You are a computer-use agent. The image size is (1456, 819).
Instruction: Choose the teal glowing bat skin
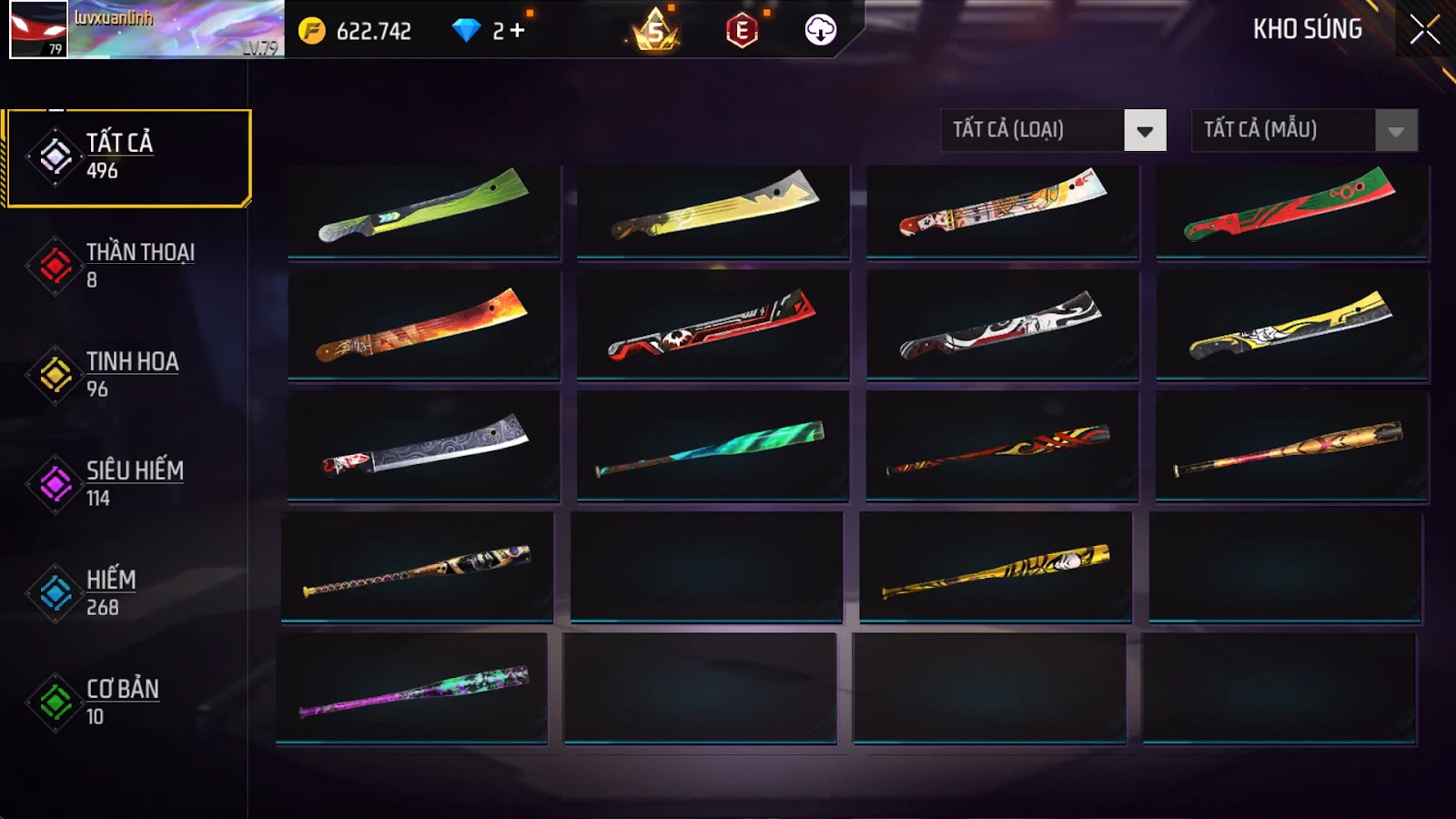713,446
